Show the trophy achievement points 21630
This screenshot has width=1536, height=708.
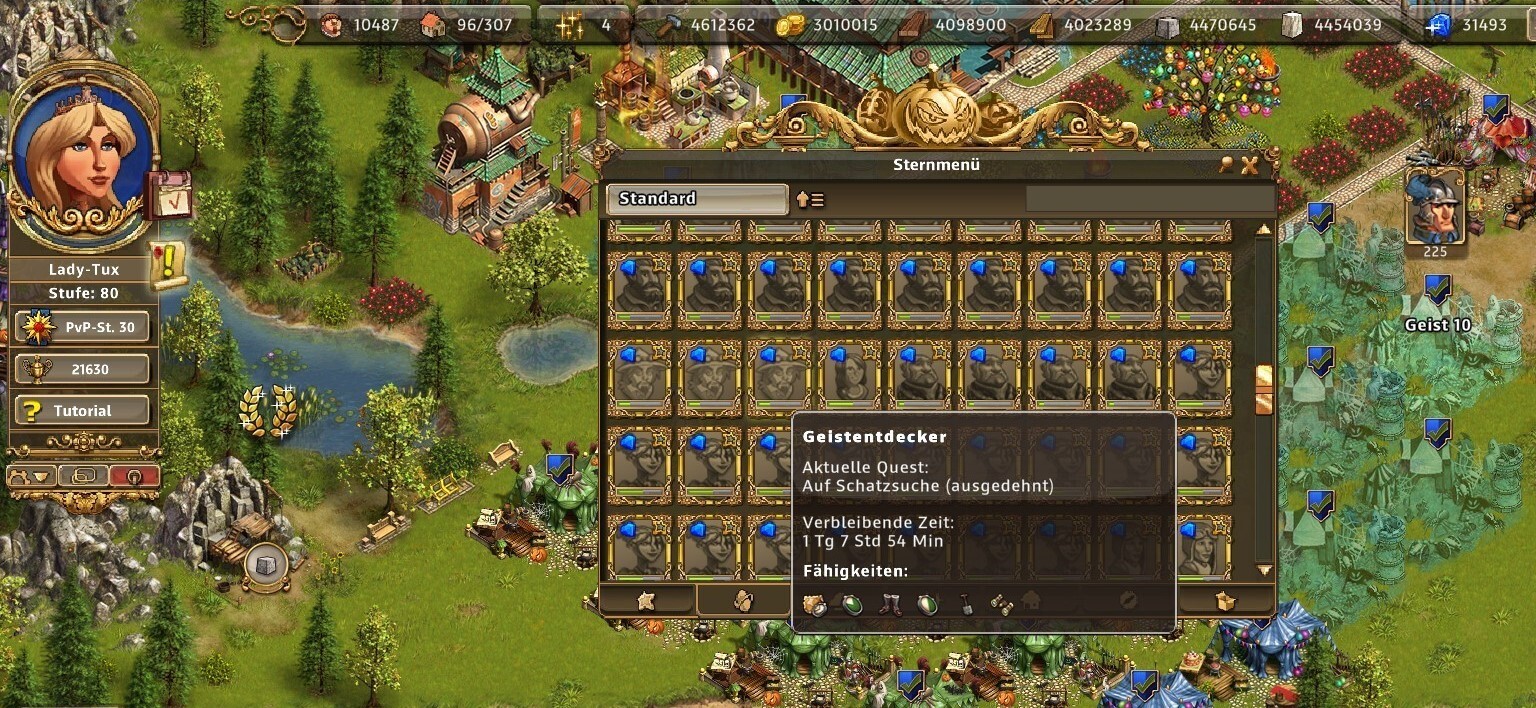point(82,369)
